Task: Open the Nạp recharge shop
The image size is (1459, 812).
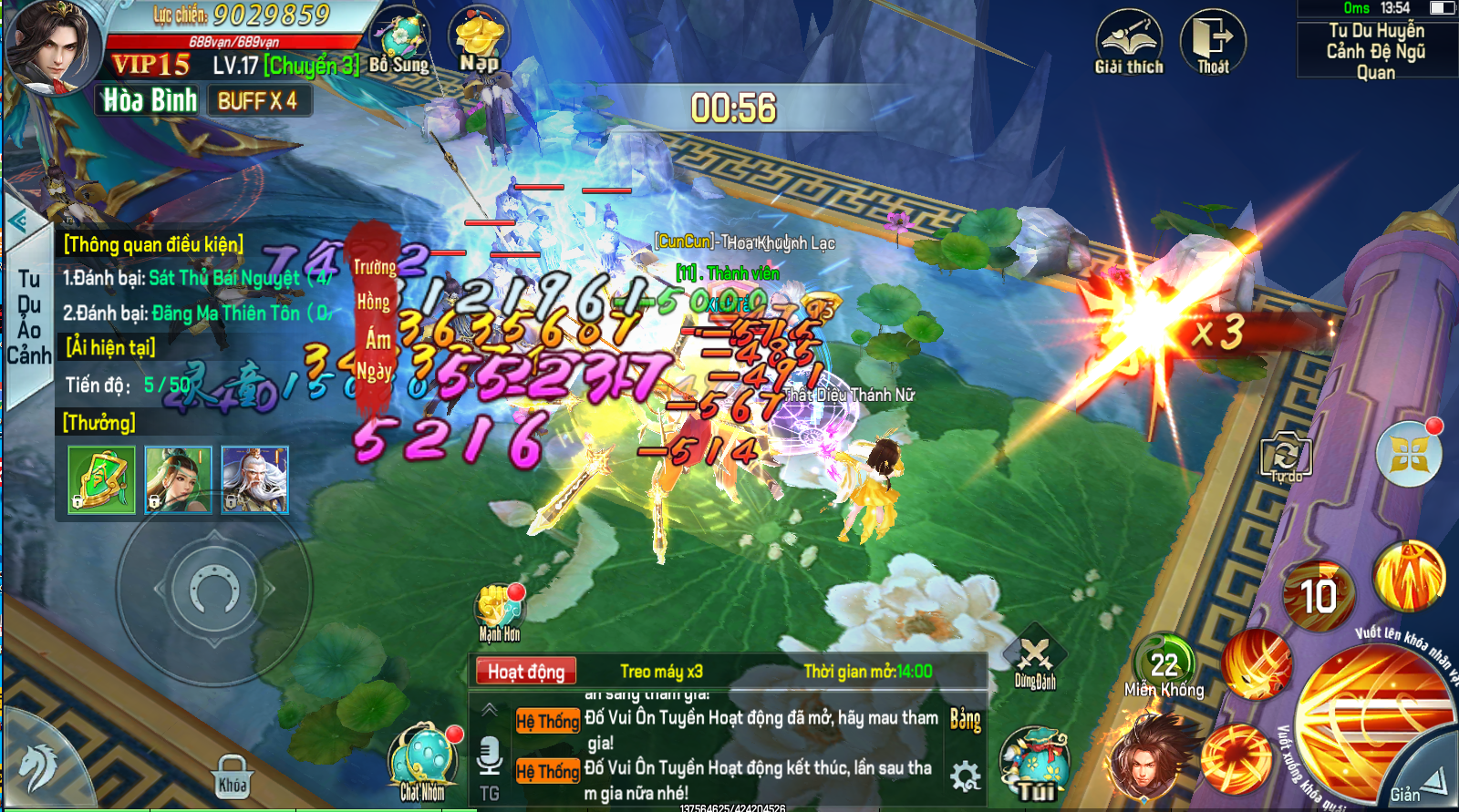Action: [x=480, y=42]
